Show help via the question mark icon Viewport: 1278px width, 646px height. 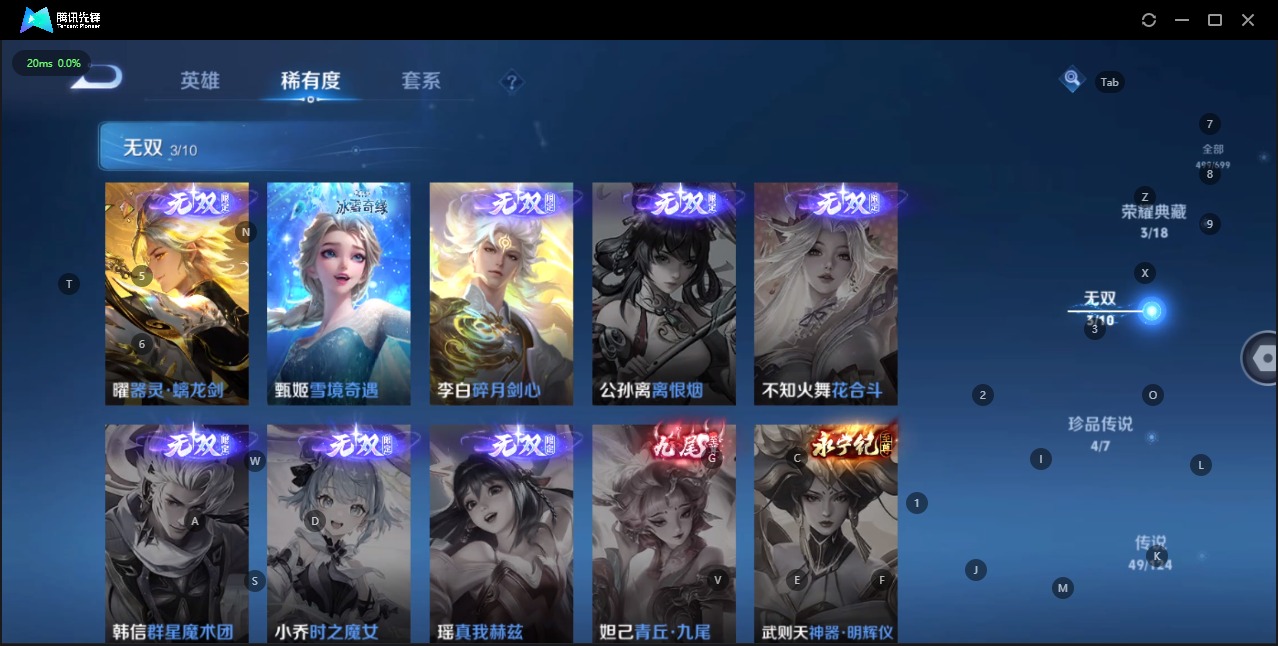(x=512, y=82)
